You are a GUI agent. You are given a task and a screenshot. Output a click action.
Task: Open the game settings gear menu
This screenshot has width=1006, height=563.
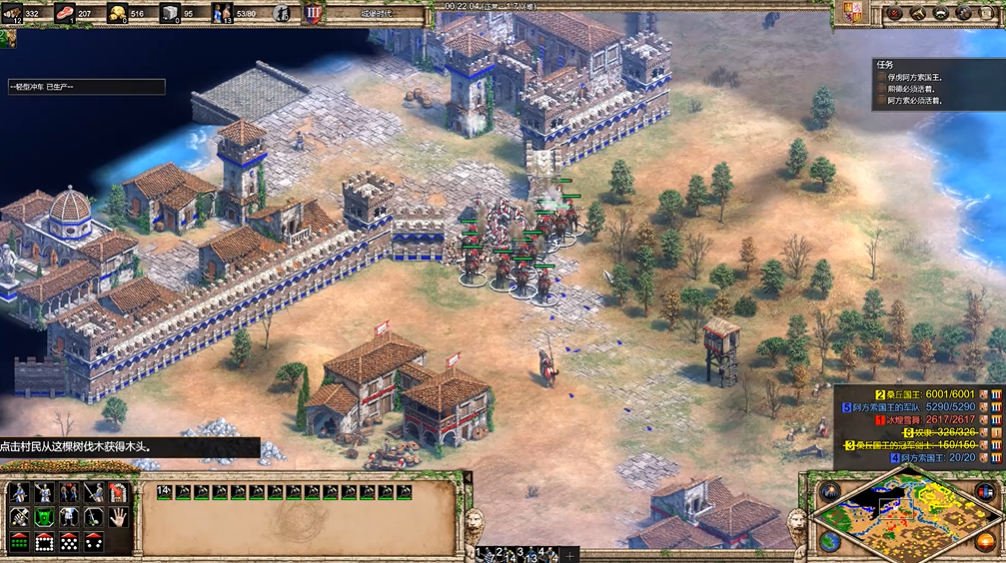[964, 13]
